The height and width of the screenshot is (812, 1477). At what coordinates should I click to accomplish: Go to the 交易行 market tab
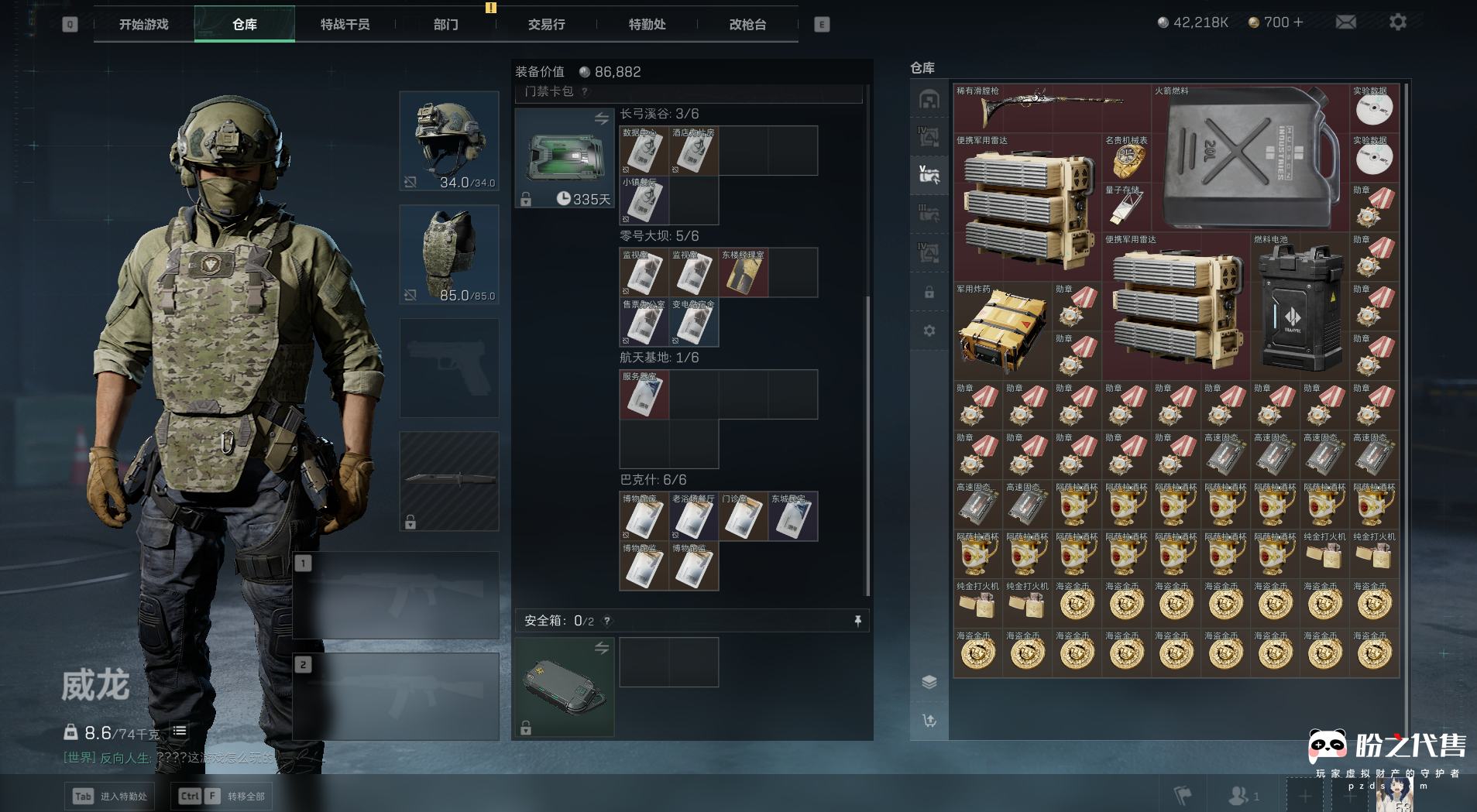(546, 24)
